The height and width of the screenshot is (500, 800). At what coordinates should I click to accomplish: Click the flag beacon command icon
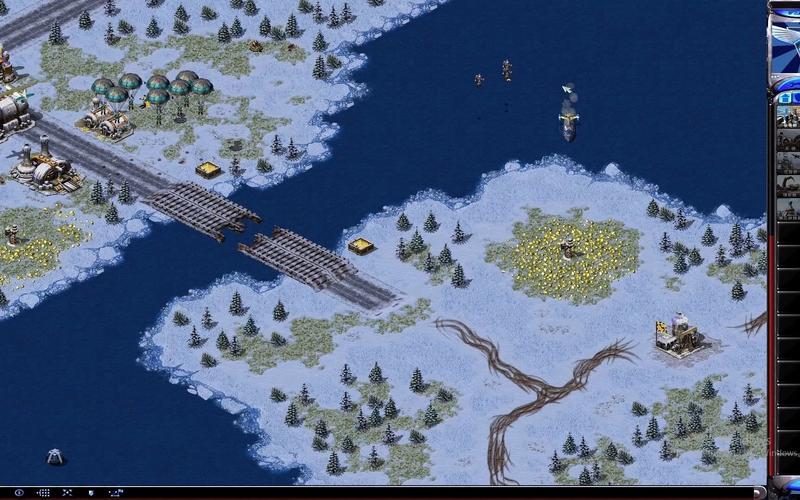(x=115, y=492)
